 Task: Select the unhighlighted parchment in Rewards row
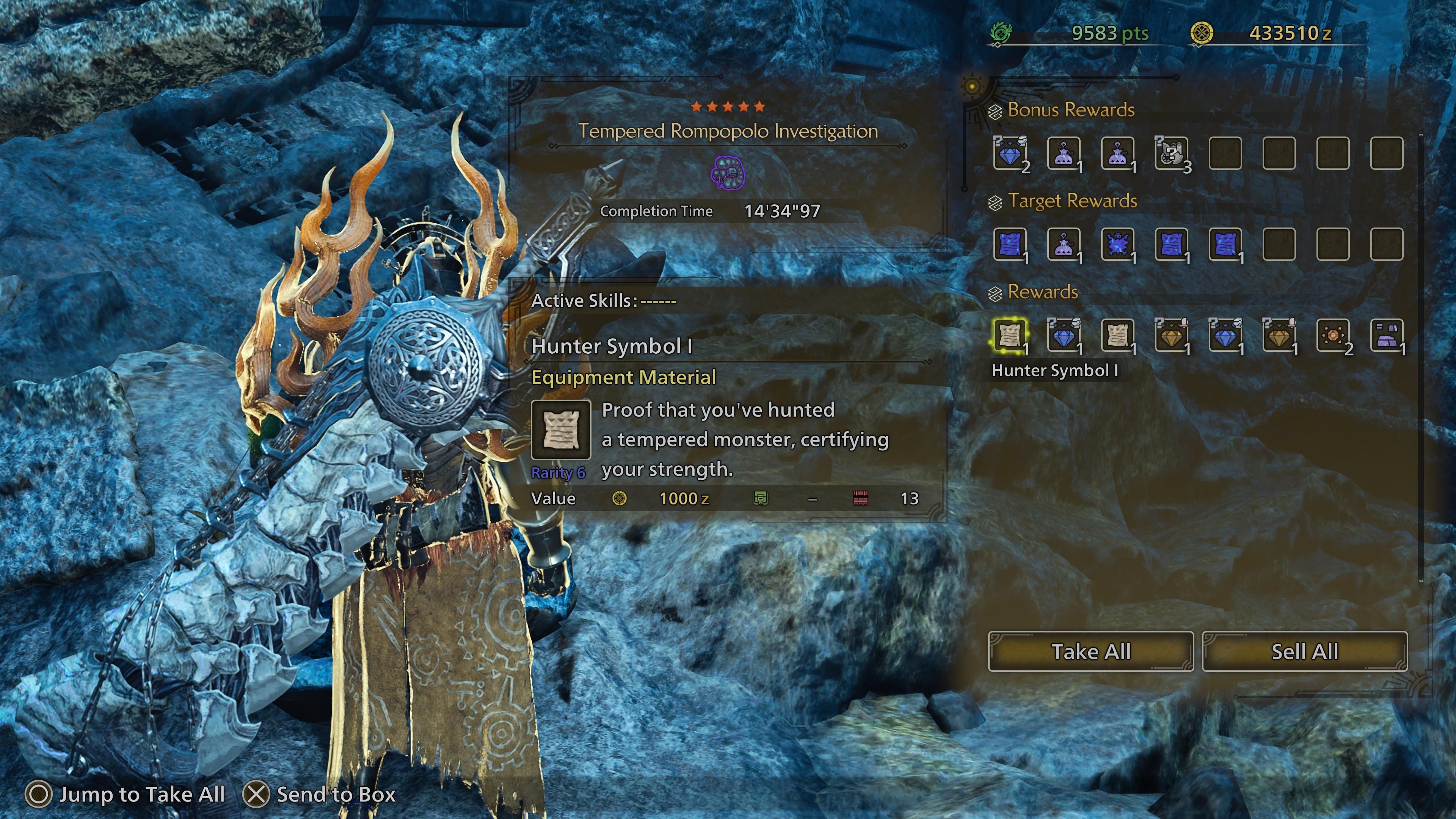coord(1117,335)
